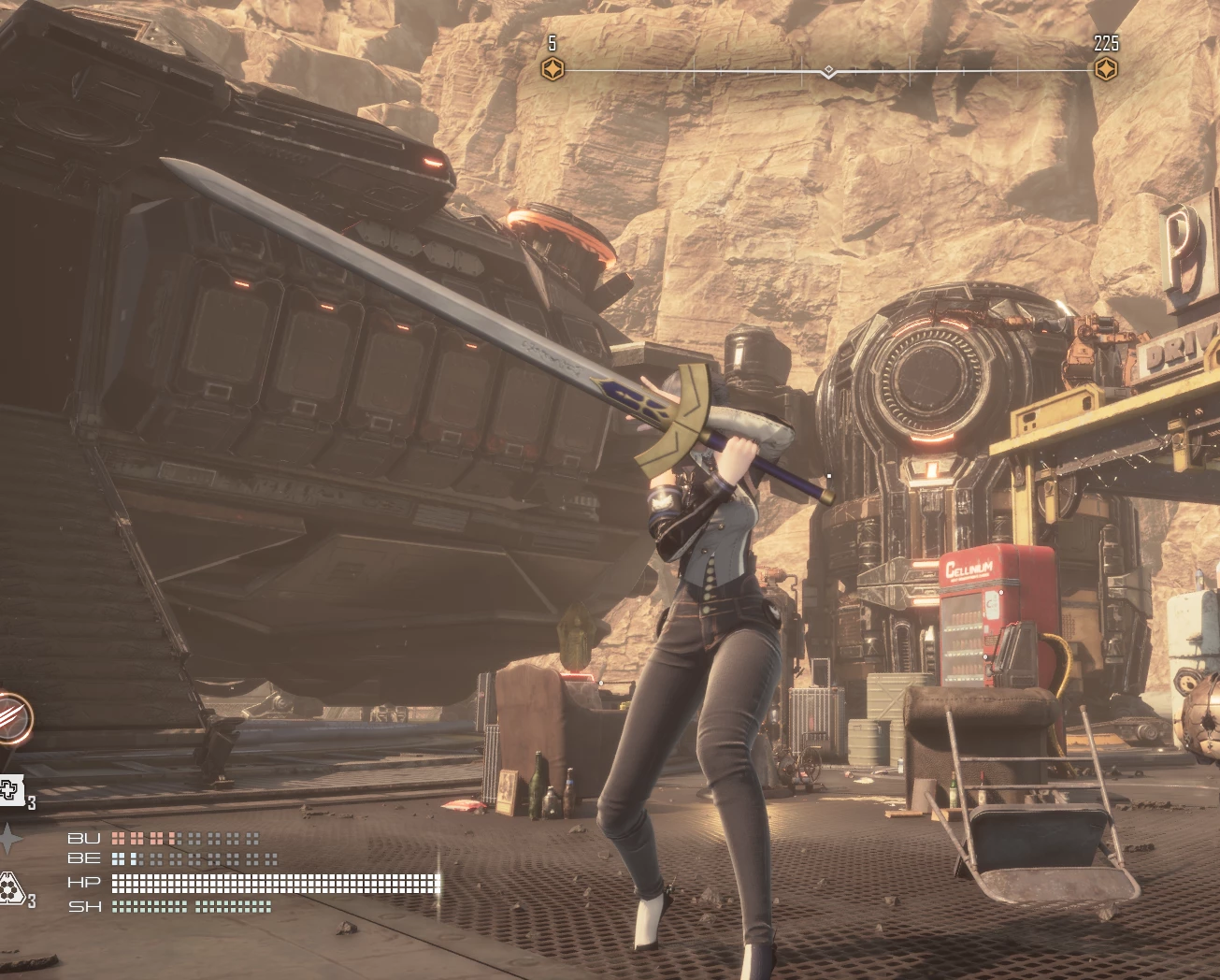
Task: Click the center heading indicator on the compass
Action: click(x=828, y=71)
